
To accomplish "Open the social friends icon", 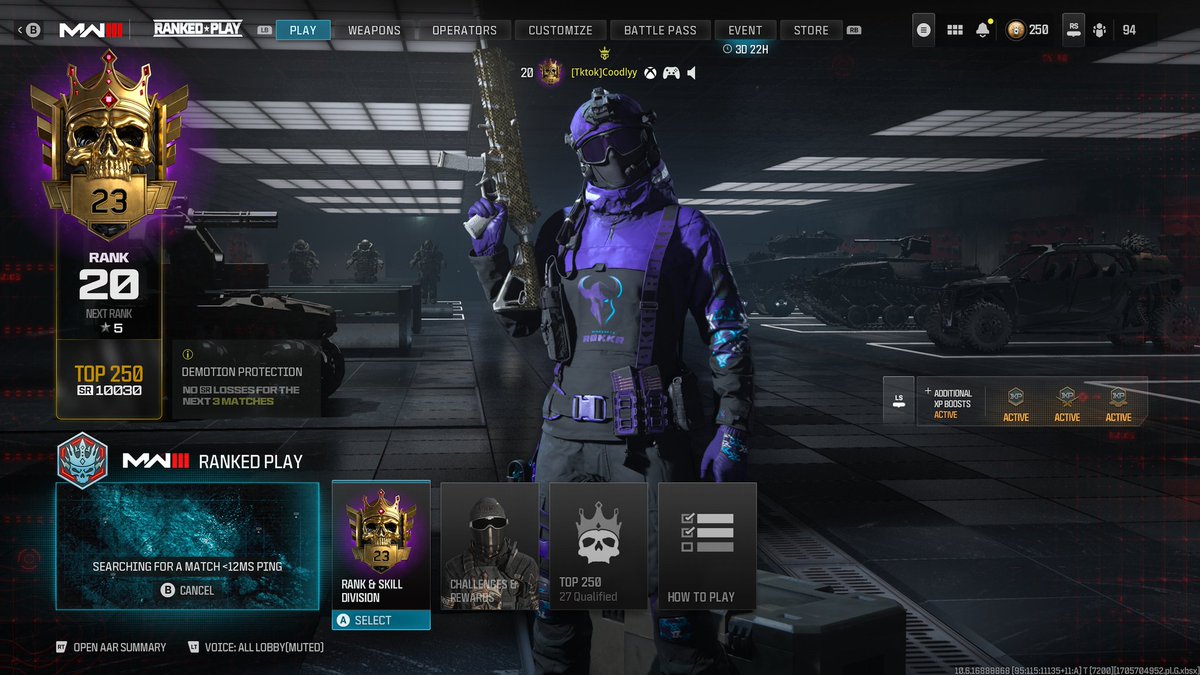I will 1100,30.
